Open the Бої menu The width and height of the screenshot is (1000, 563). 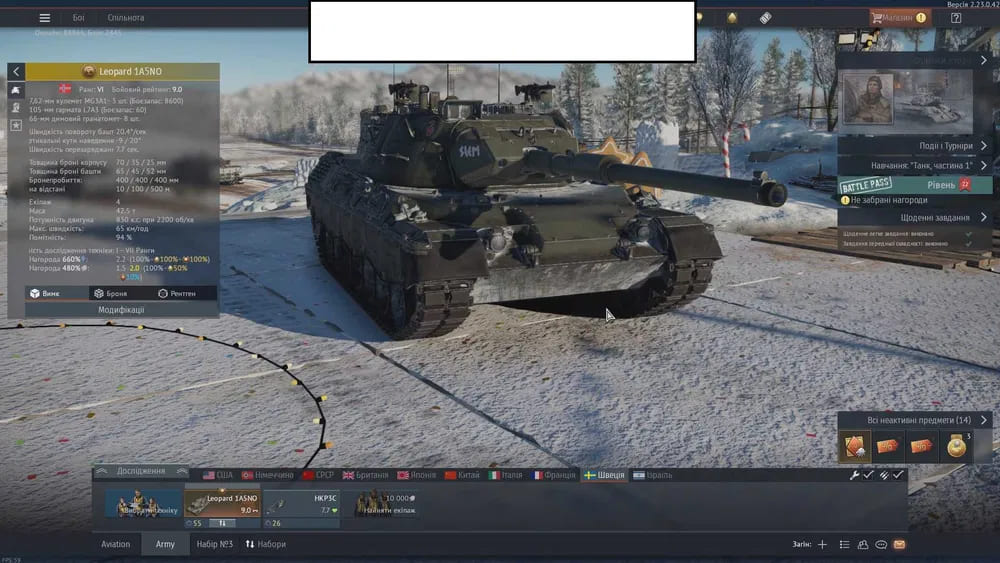[78, 18]
